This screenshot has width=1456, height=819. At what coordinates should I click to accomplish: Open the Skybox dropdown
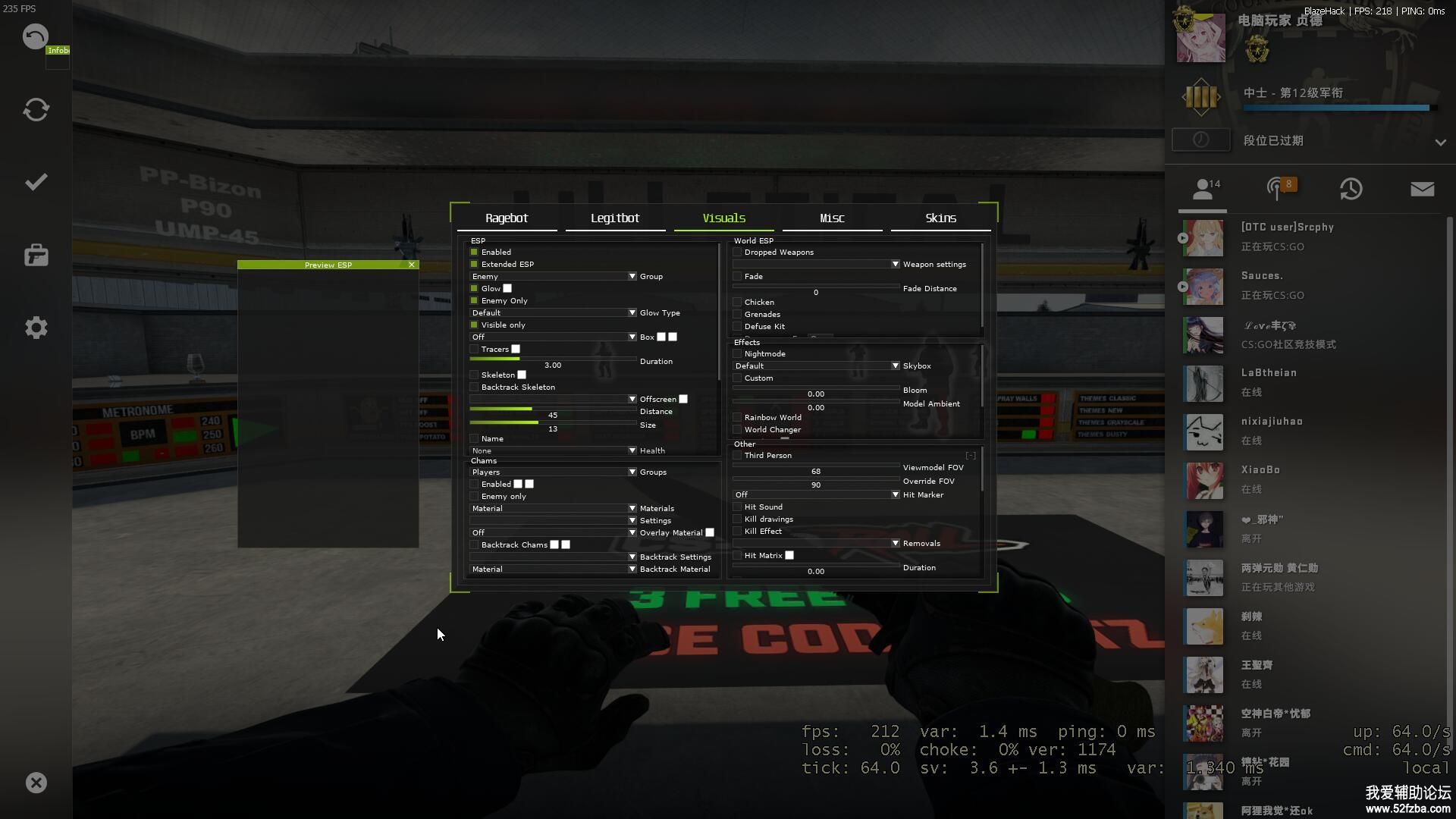coord(816,366)
